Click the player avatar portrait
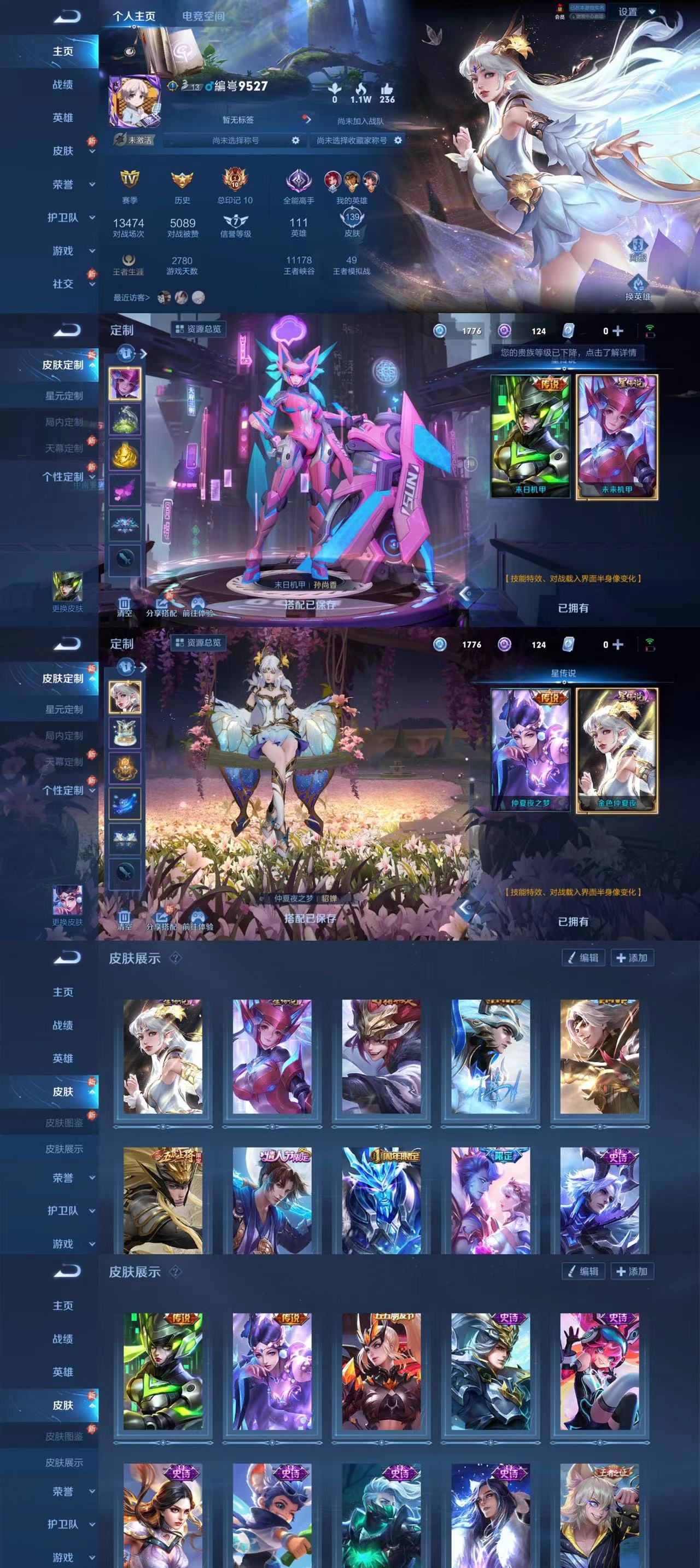 (x=135, y=102)
